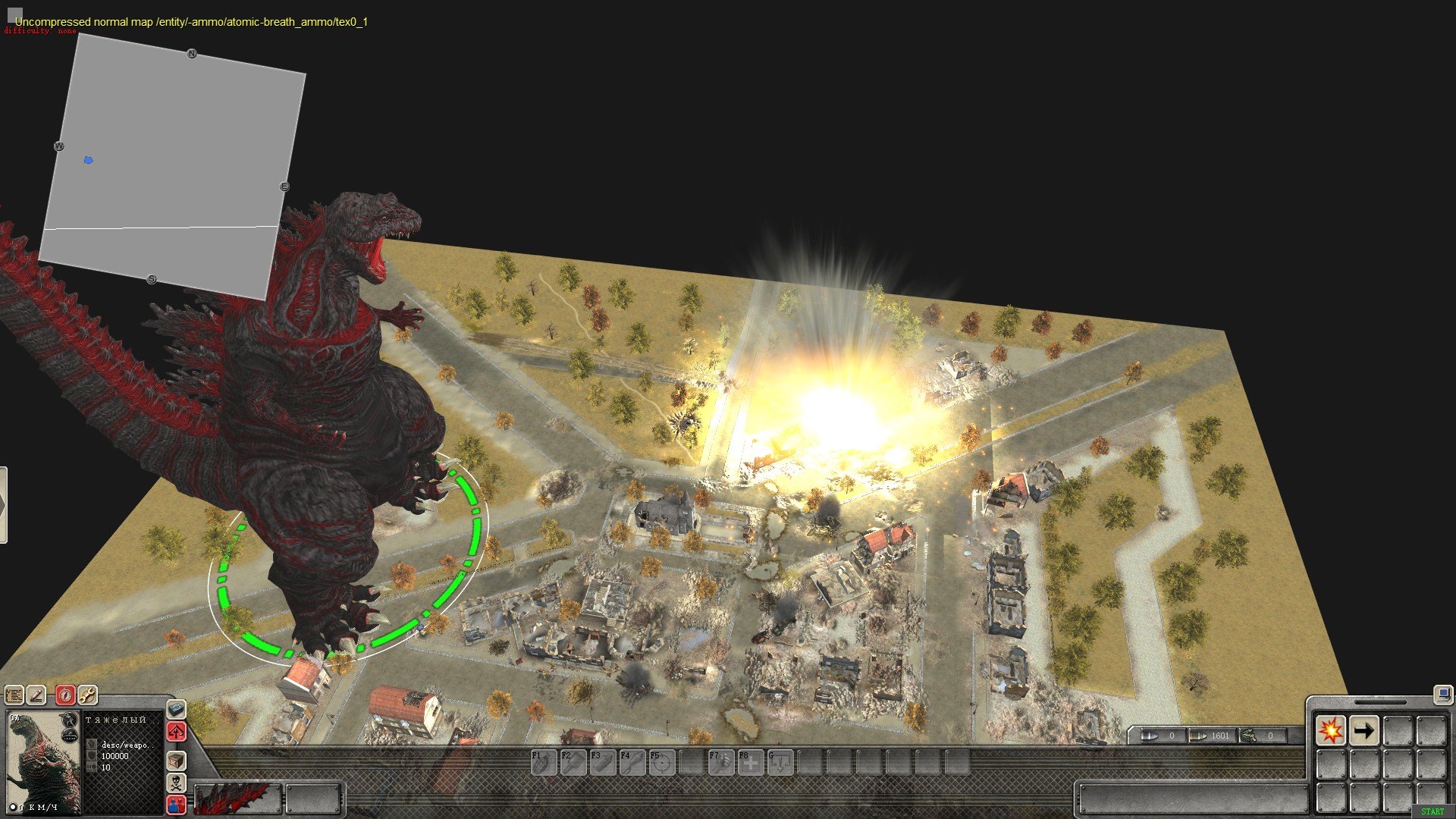The width and height of the screenshot is (1456, 819).
Task: Choose the black arrow move command
Action: (1363, 731)
